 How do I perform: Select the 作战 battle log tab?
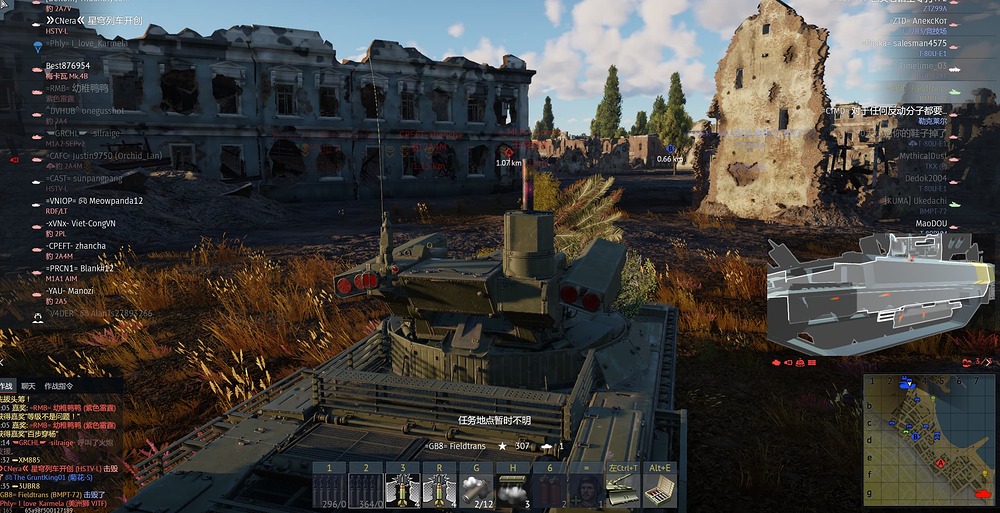[x=6, y=386]
